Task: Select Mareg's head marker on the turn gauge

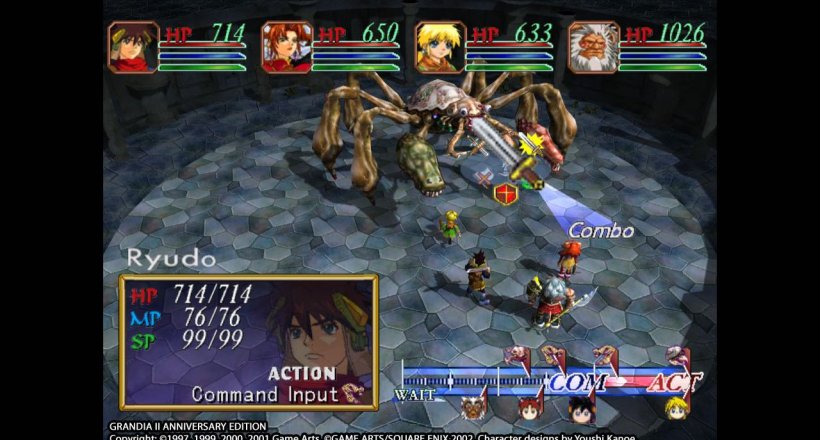Action: [x=474, y=408]
